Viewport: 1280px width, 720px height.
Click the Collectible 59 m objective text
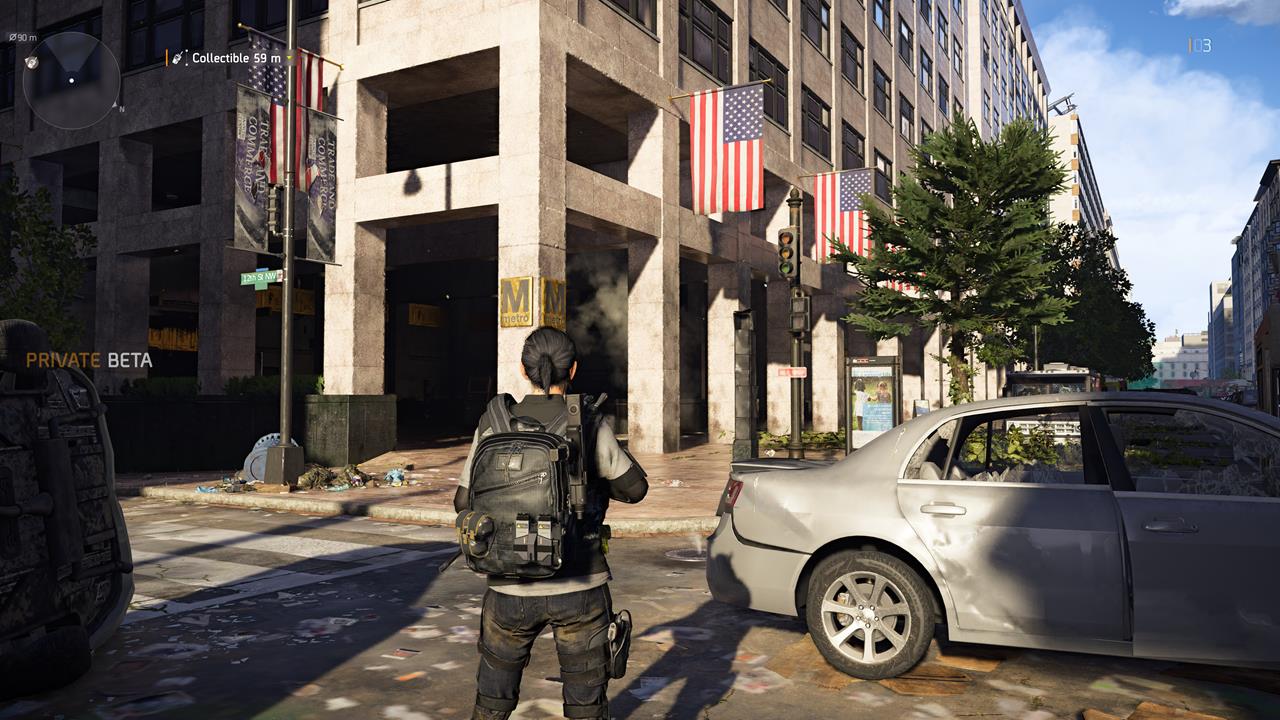click(x=235, y=58)
